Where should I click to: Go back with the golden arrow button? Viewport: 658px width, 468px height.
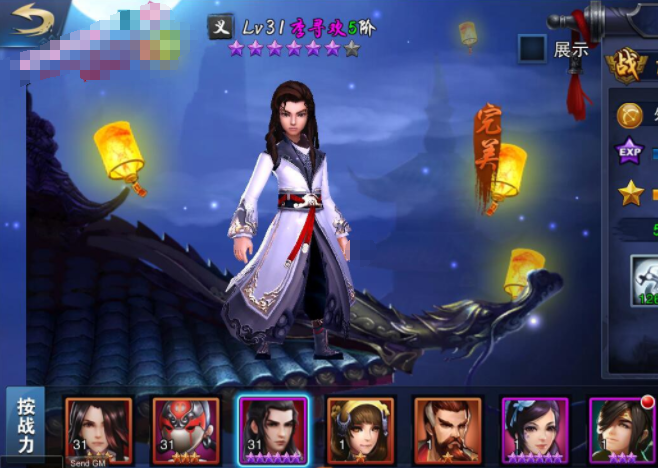31,21
